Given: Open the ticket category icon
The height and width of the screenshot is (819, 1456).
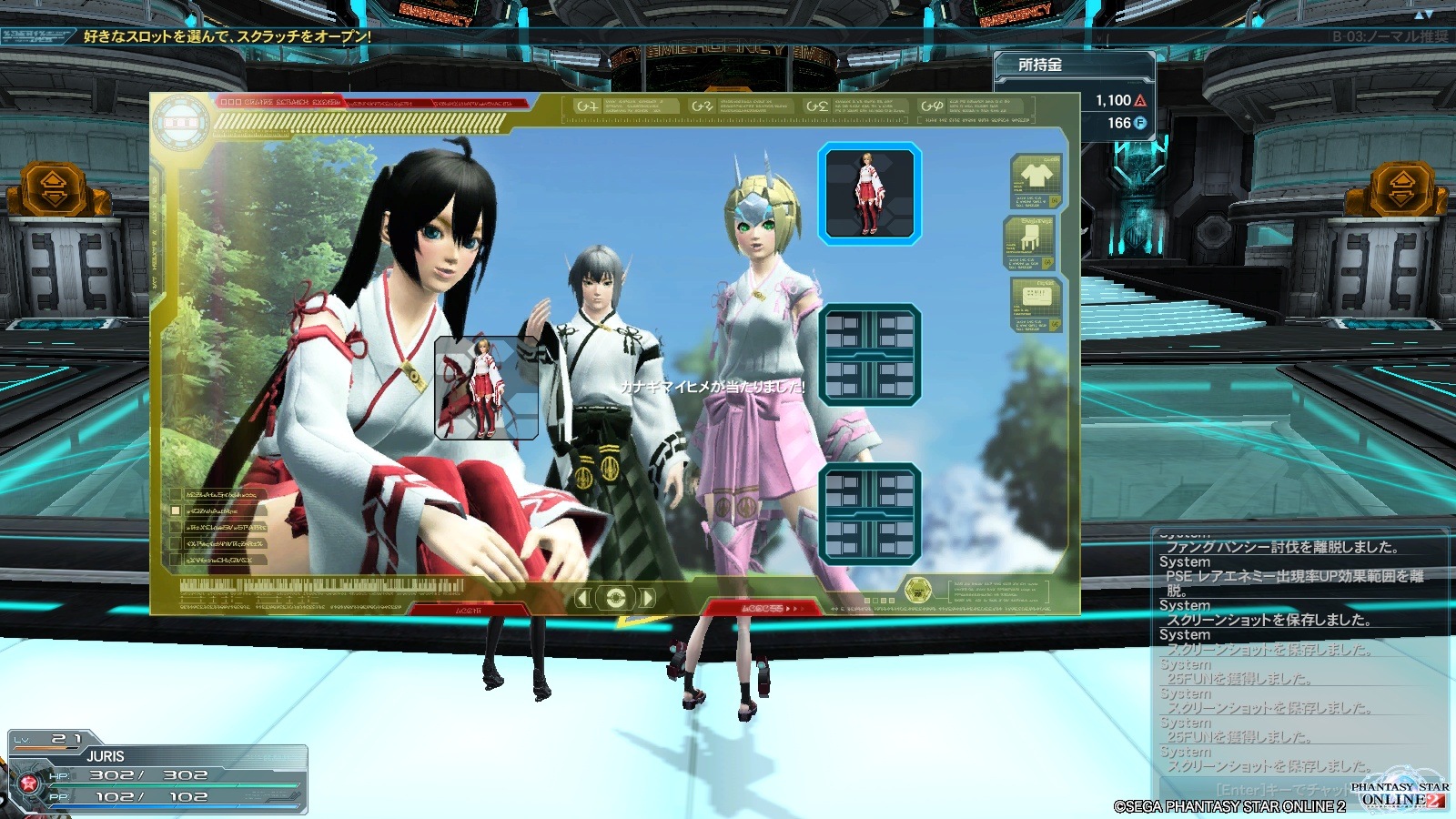Looking at the screenshot, I should coord(1036,304).
